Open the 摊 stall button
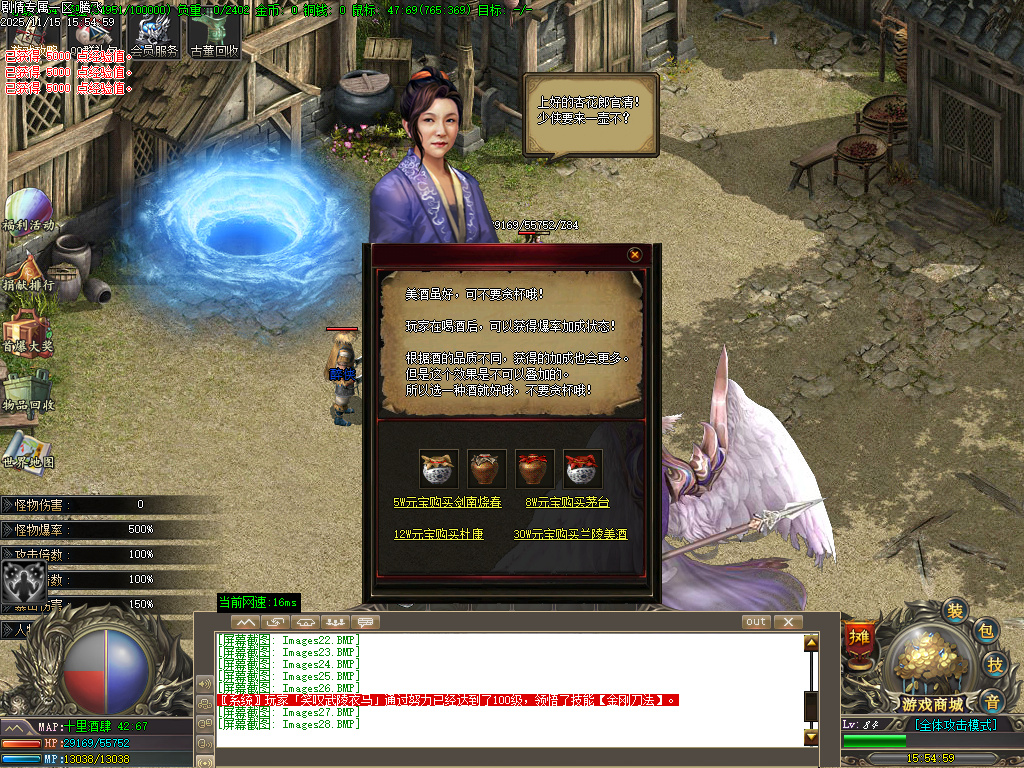Image resolution: width=1024 pixels, height=768 pixels. pos(859,637)
